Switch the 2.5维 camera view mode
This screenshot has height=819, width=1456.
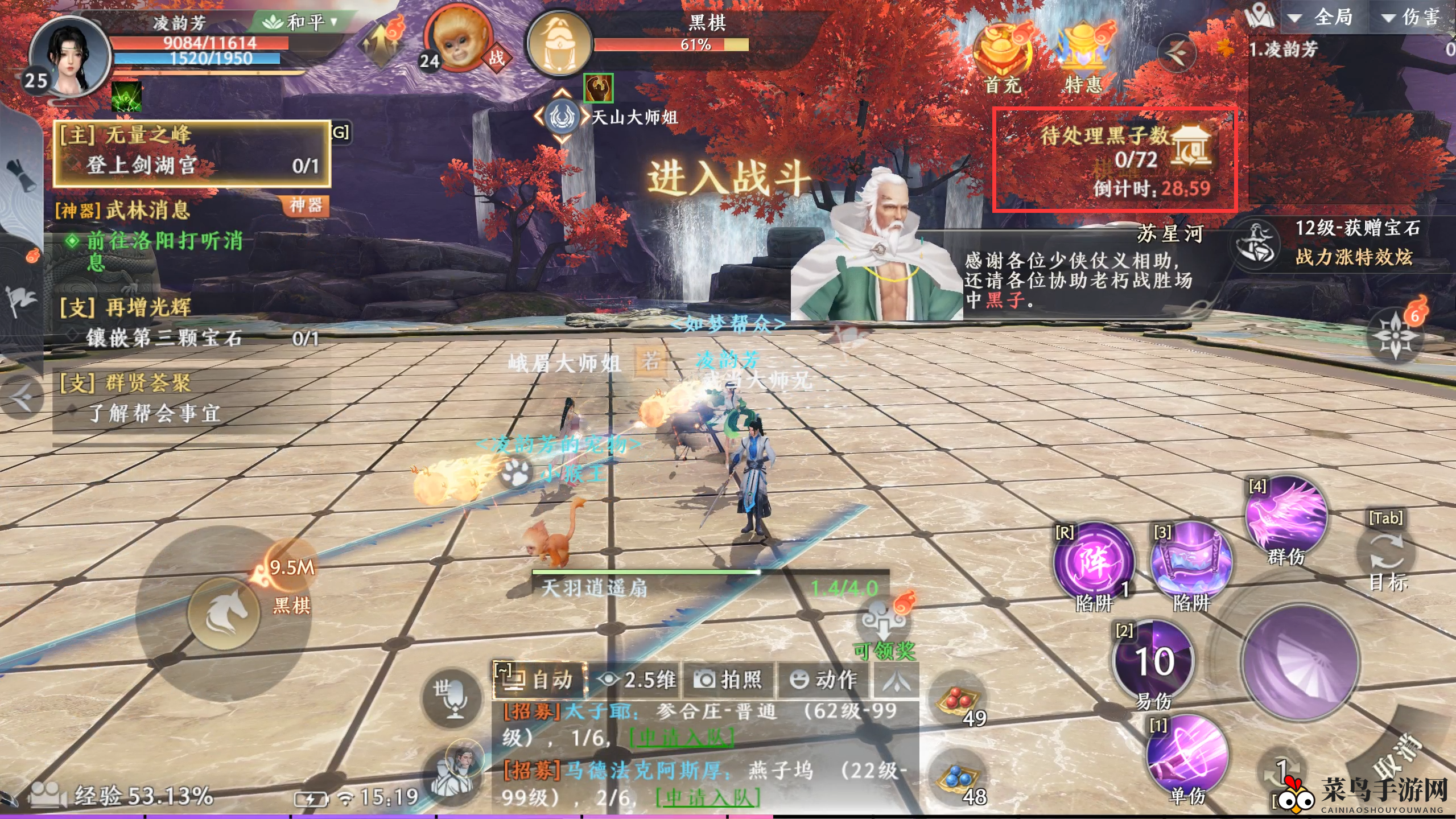(636, 680)
